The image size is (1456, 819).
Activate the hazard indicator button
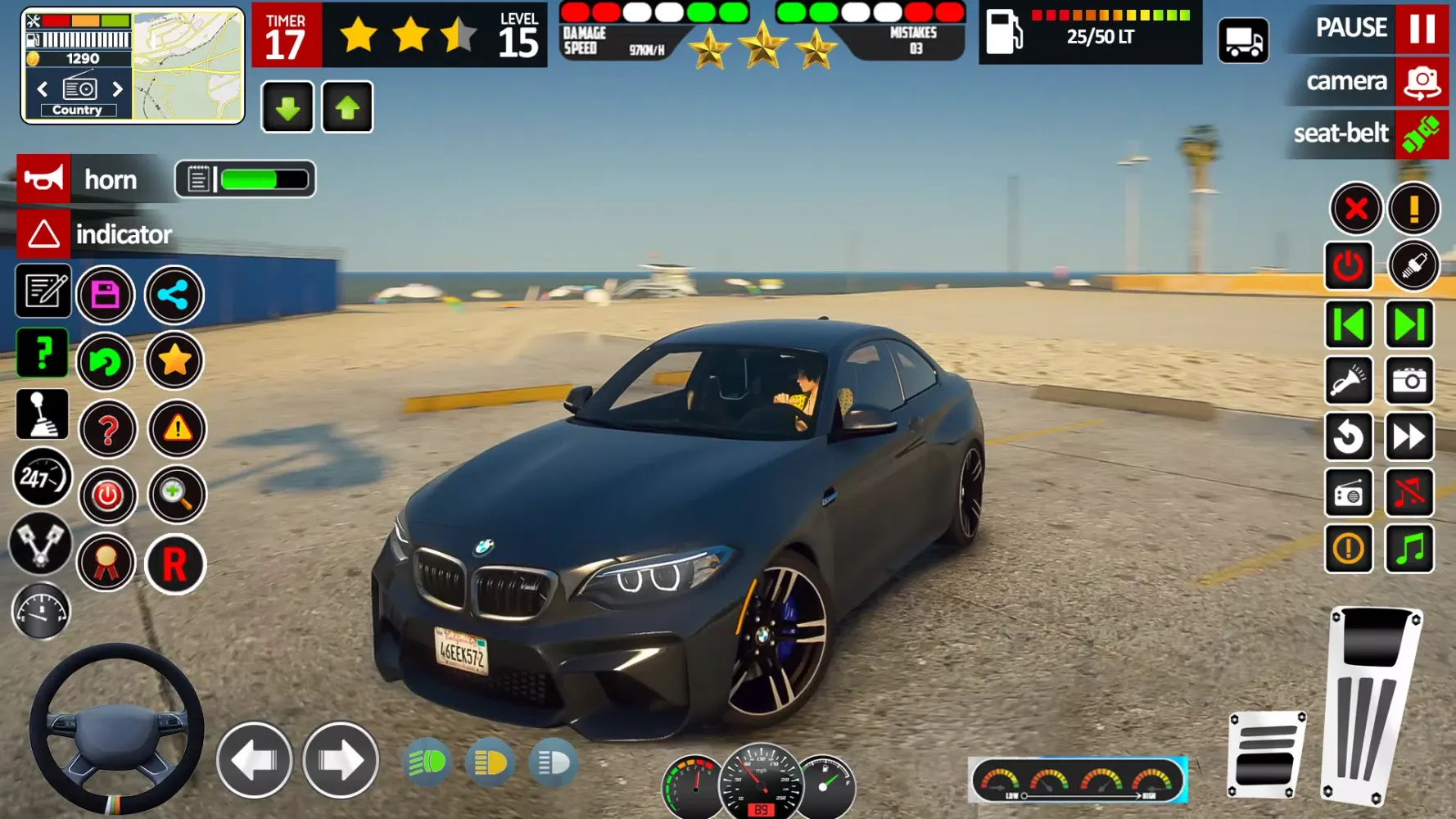click(x=43, y=234)
